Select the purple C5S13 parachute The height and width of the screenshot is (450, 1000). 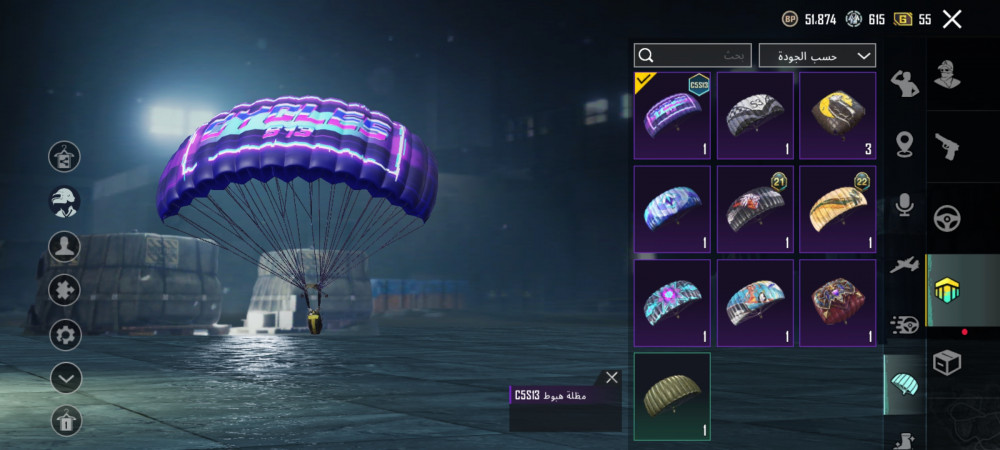672,116
